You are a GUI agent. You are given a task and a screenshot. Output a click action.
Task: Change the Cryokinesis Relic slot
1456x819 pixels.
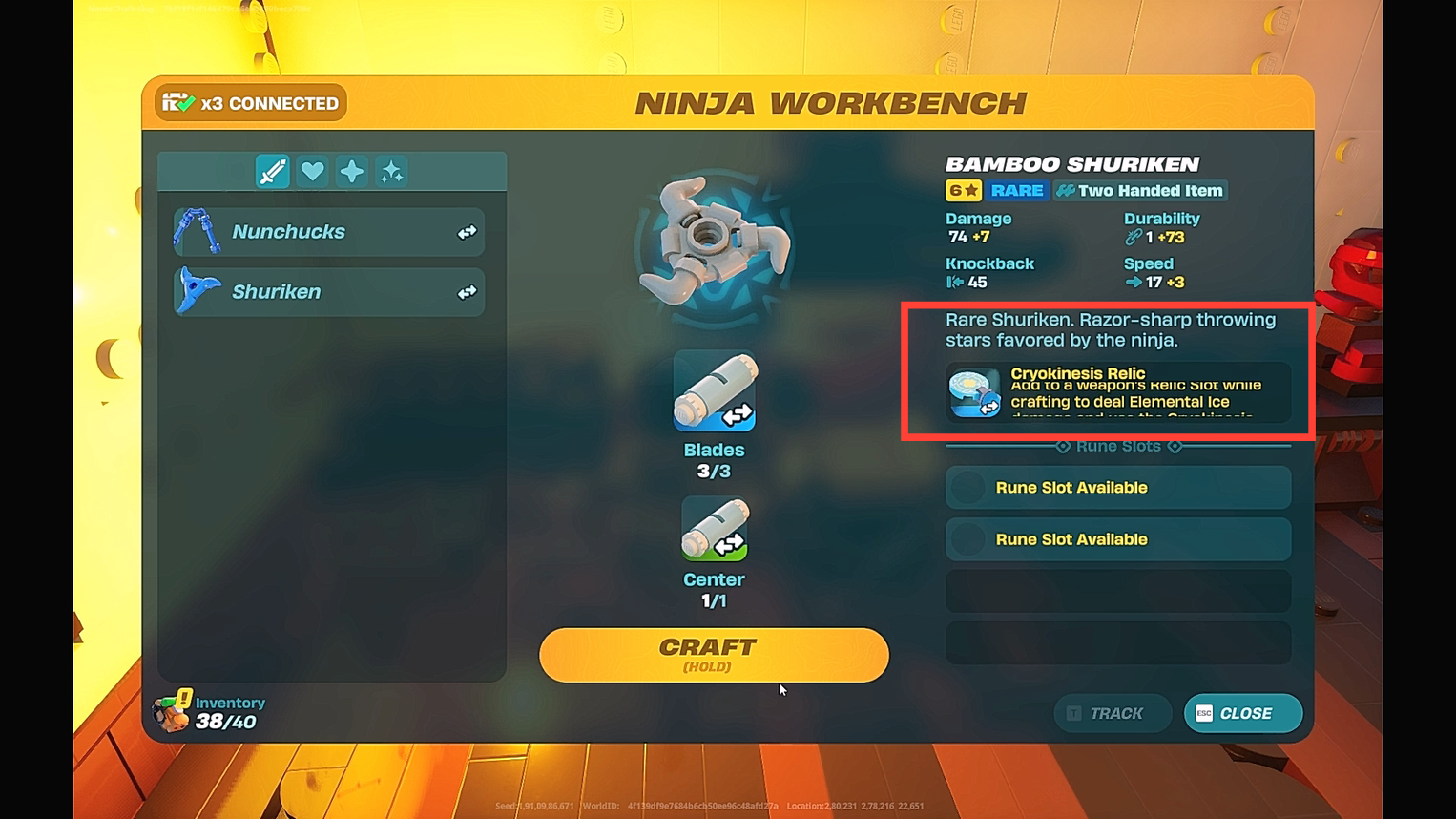pos(974,393)
